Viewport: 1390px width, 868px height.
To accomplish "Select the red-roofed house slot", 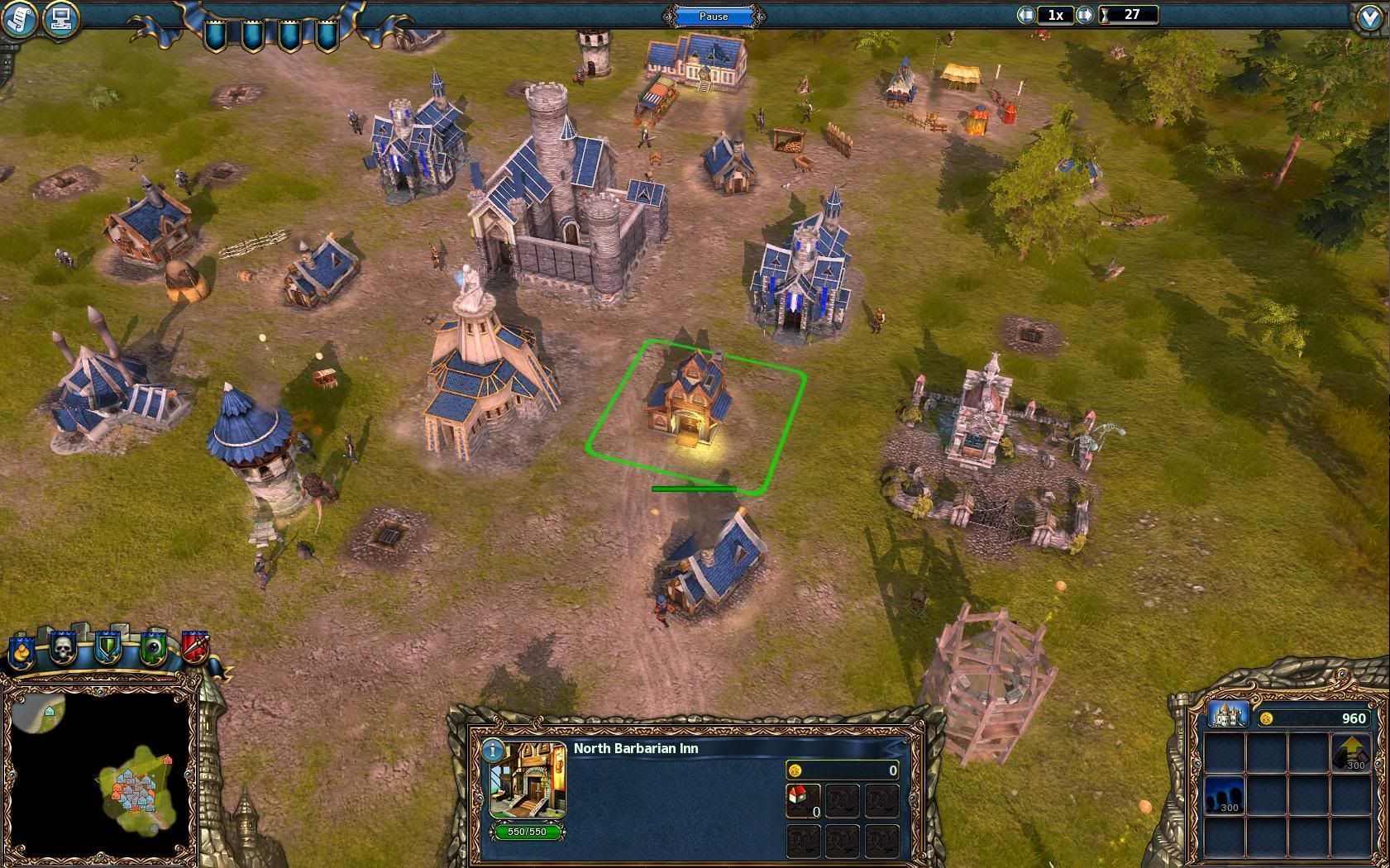I will coord(800,799).
